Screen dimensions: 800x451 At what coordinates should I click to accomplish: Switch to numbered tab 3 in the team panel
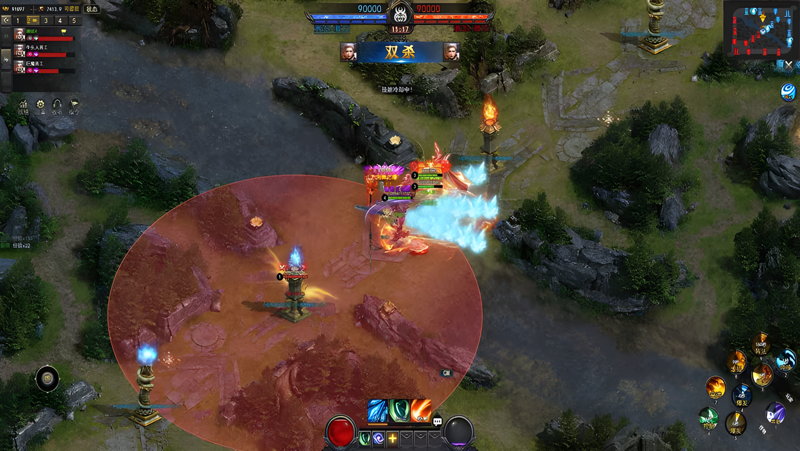click(x=46, y=20)
